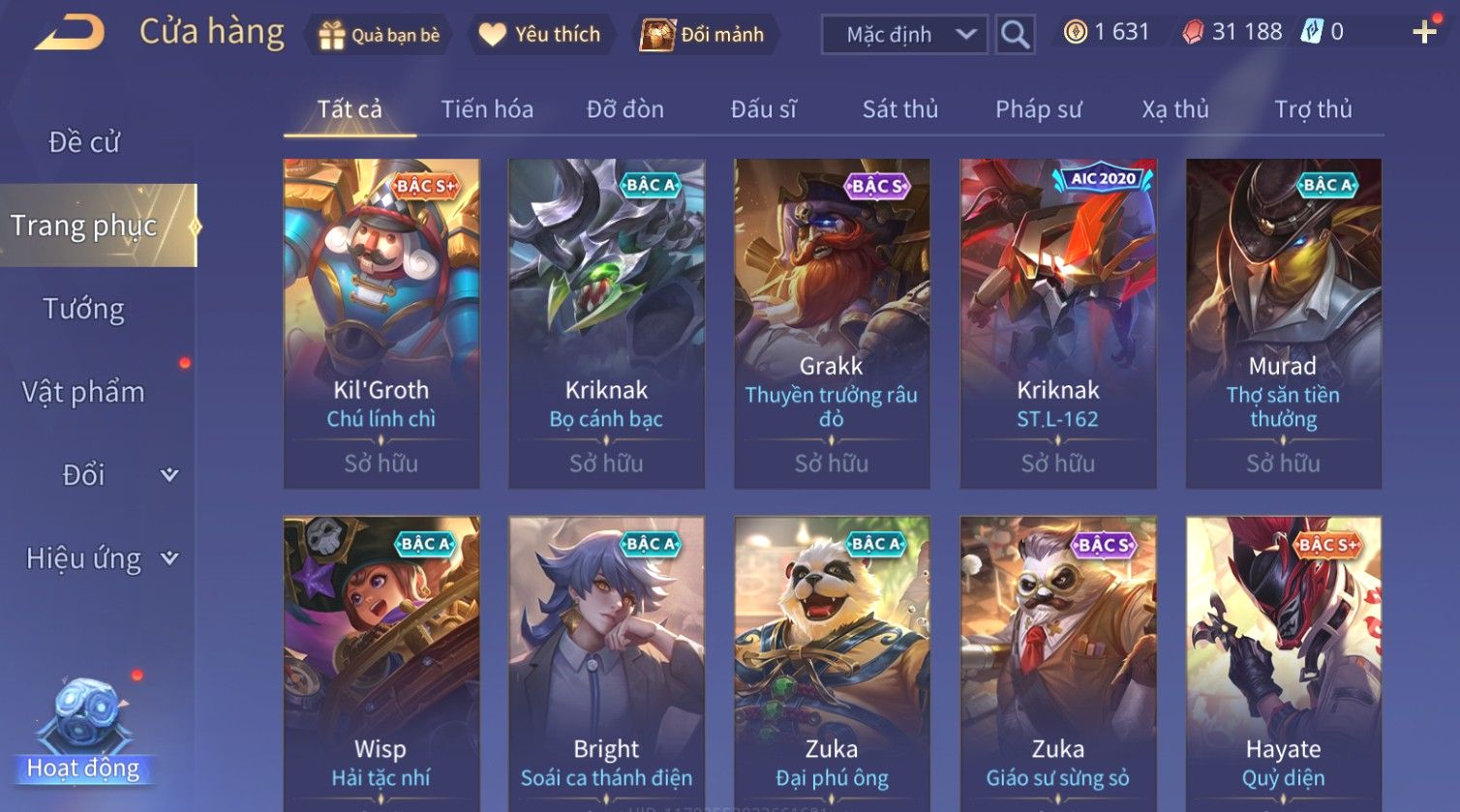Click the magnifying glass search button
Viewport: 1460px width, 812px height.
1015,35
